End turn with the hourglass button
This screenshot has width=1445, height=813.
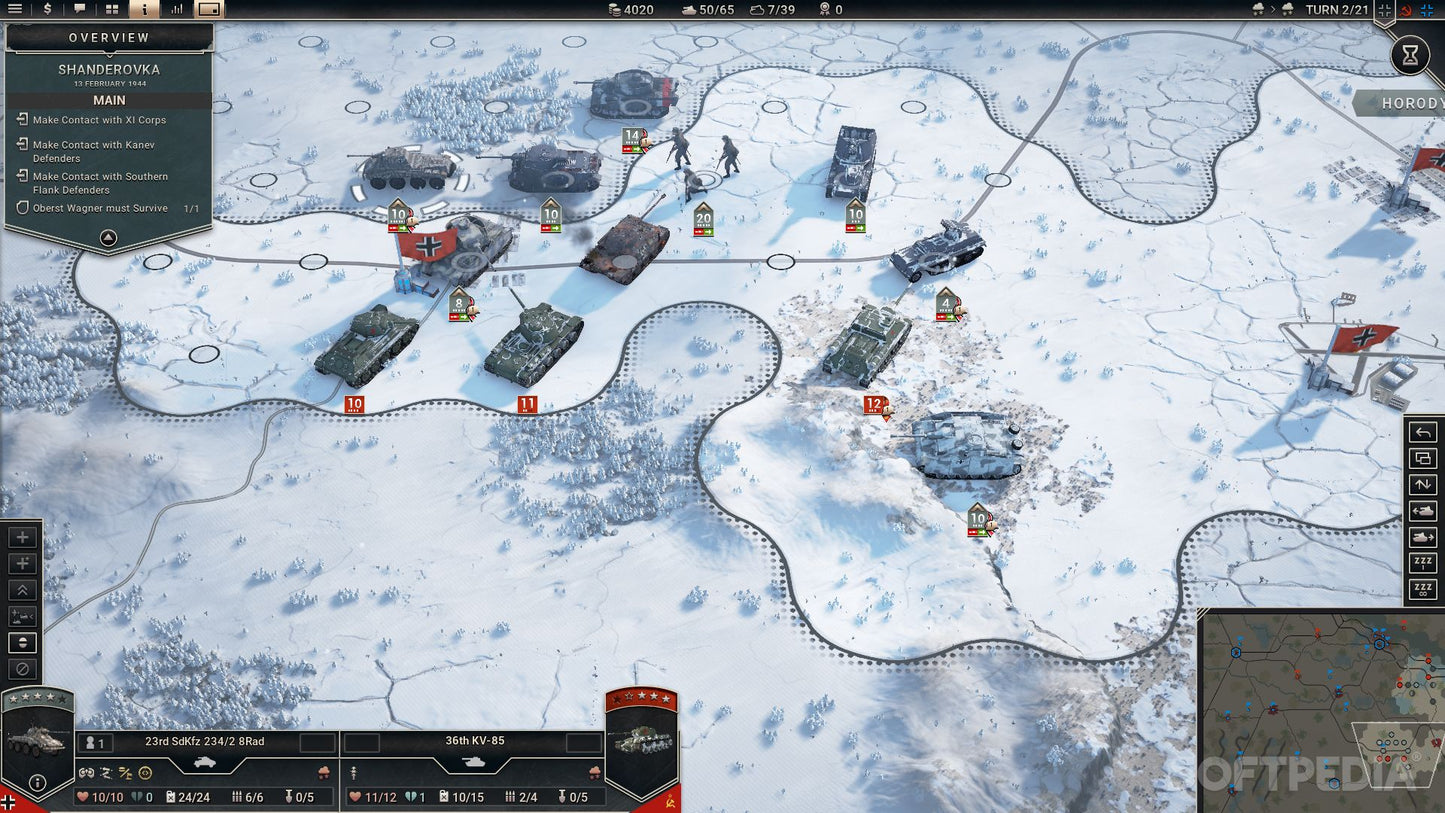(x=1410, y=55)
